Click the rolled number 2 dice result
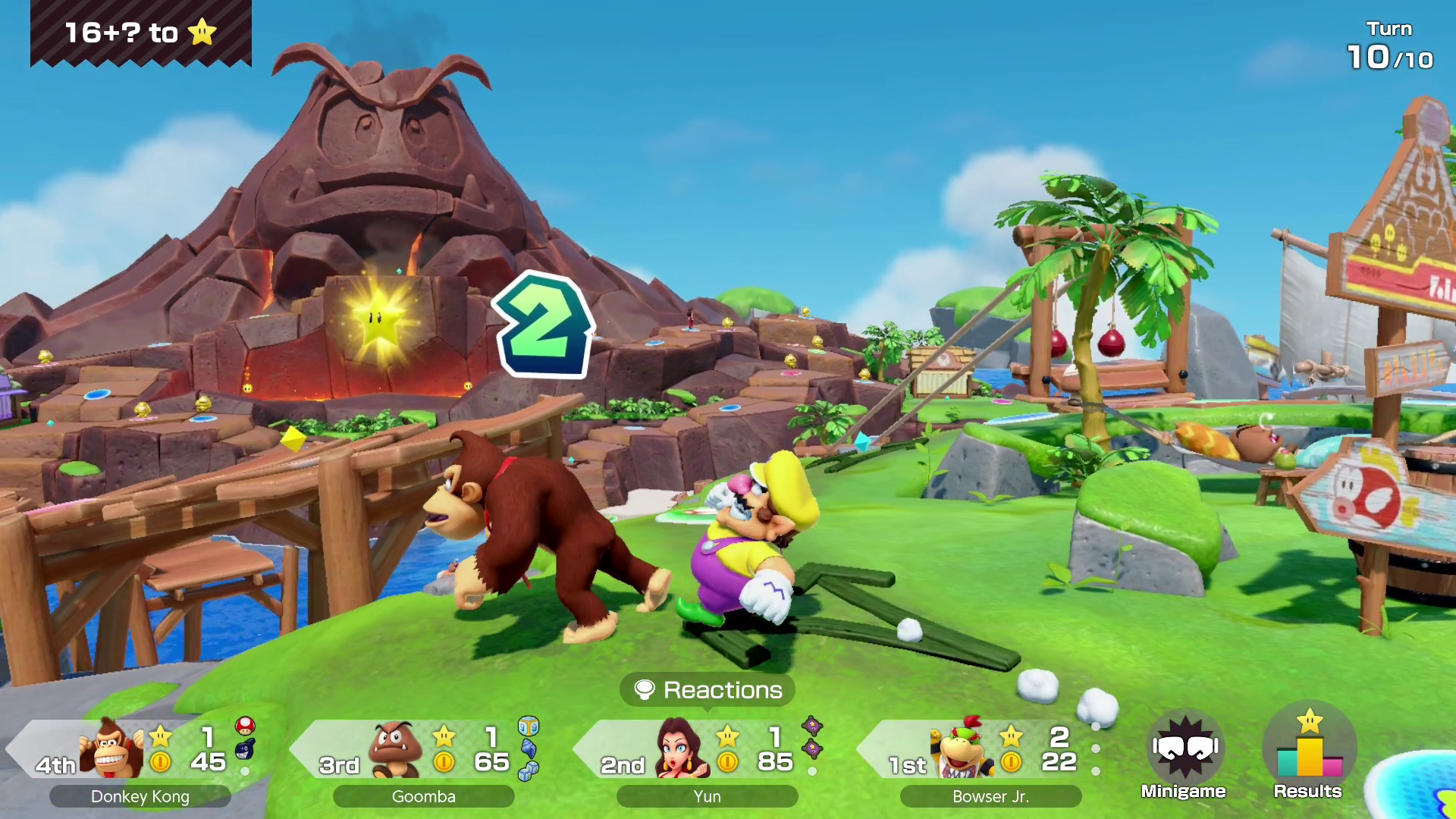Viewport: 1456px width, 819px height. coord(543,326)
